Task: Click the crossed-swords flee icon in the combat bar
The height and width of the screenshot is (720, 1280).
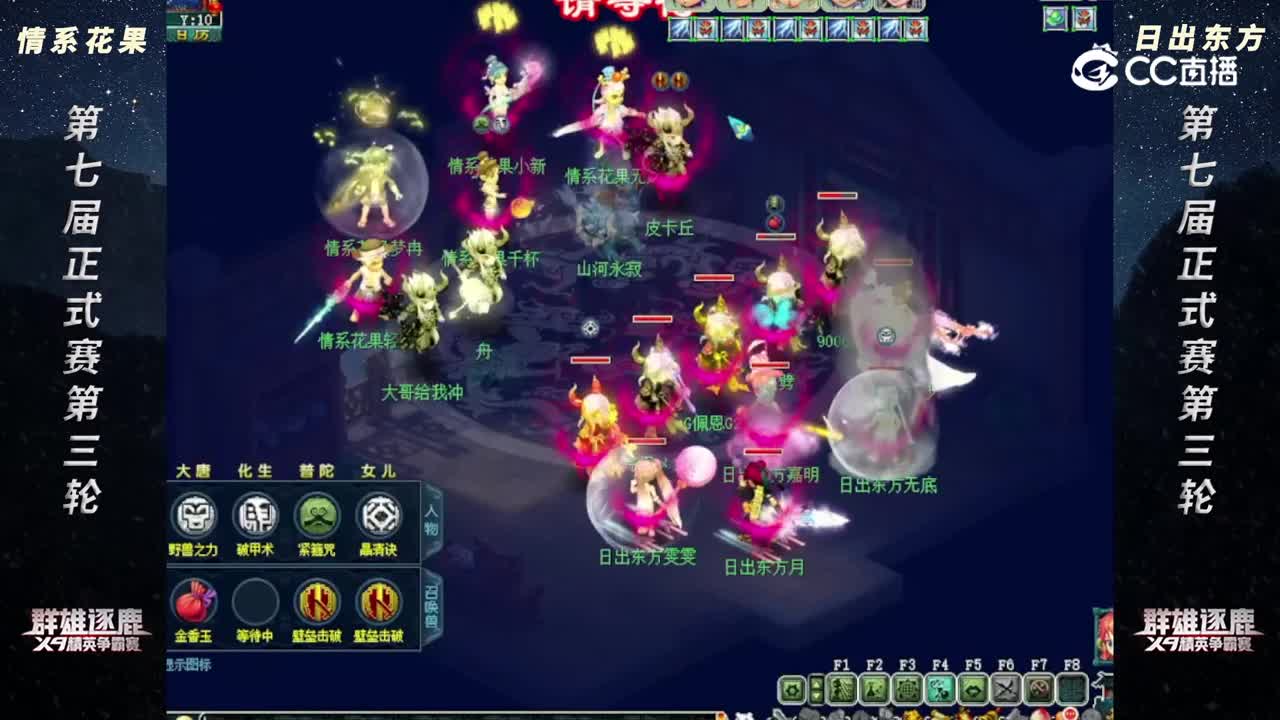Action: click(1005, 688)
